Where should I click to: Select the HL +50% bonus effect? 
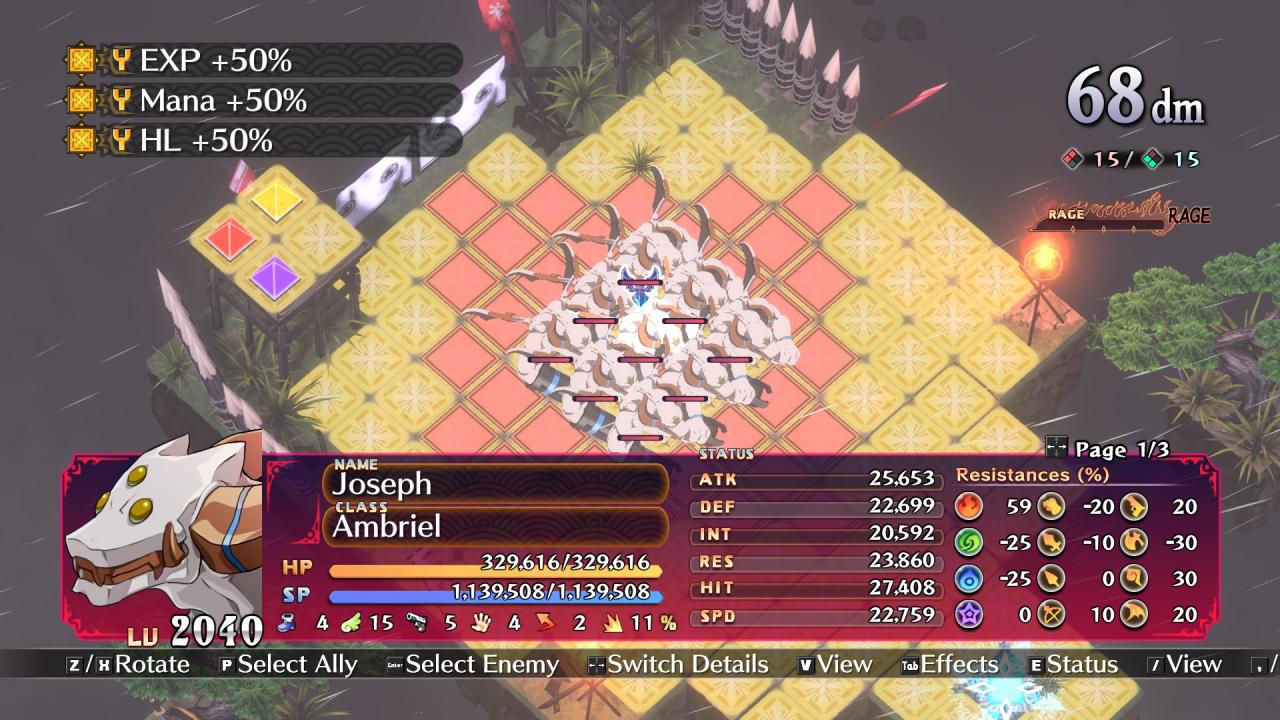coord(205,141)
